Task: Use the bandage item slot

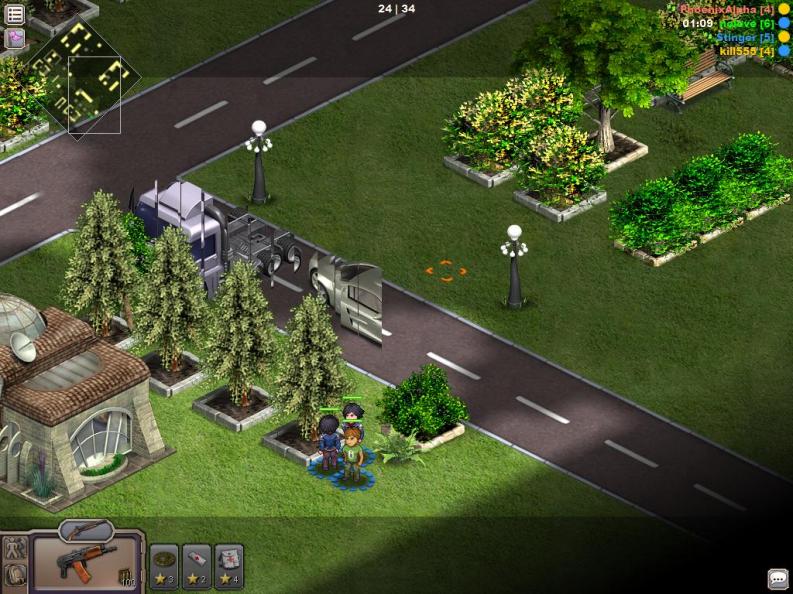Action: [x=197, y=566]
